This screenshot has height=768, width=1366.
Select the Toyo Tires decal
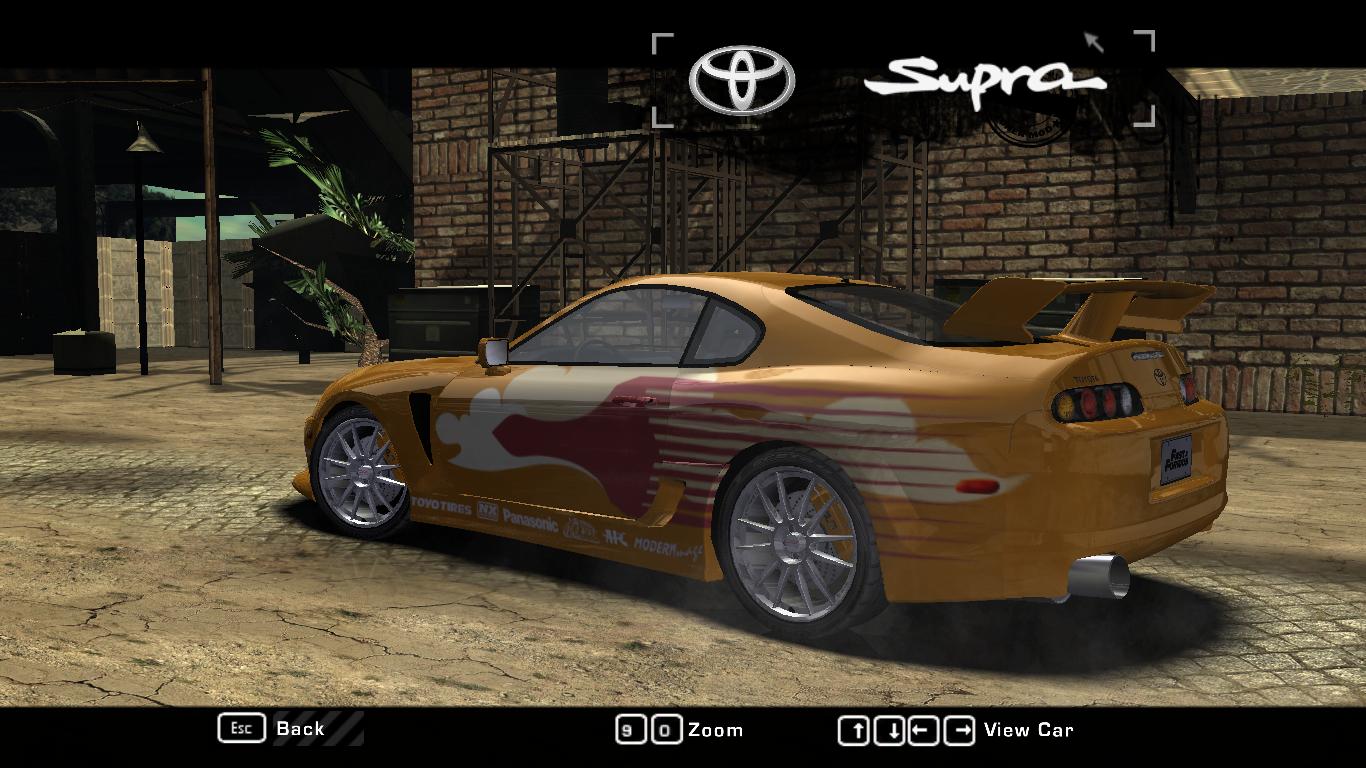[x=440, y=507]
